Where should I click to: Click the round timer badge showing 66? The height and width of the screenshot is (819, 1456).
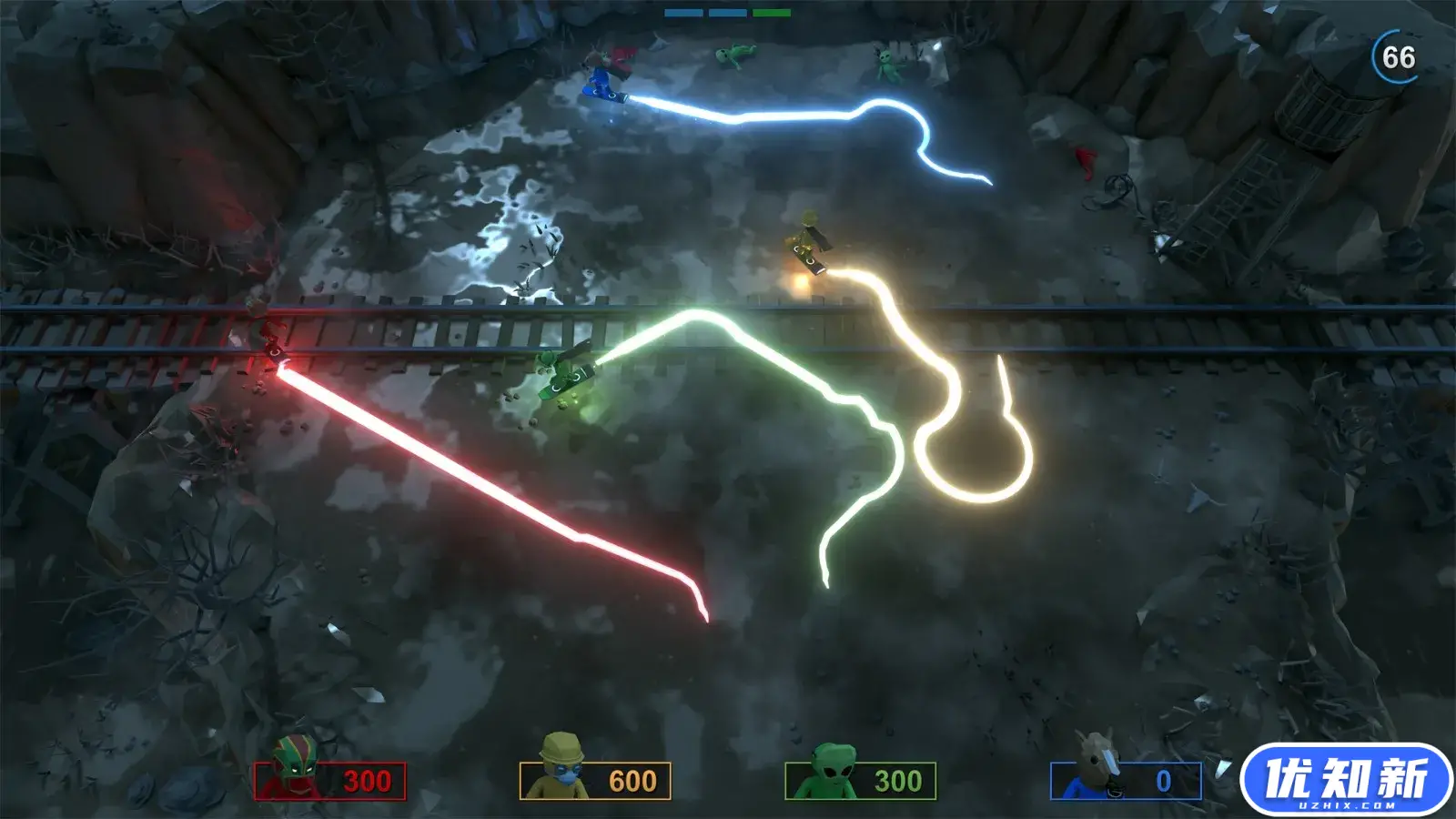pyautogui.click(x=1394, y=56)
